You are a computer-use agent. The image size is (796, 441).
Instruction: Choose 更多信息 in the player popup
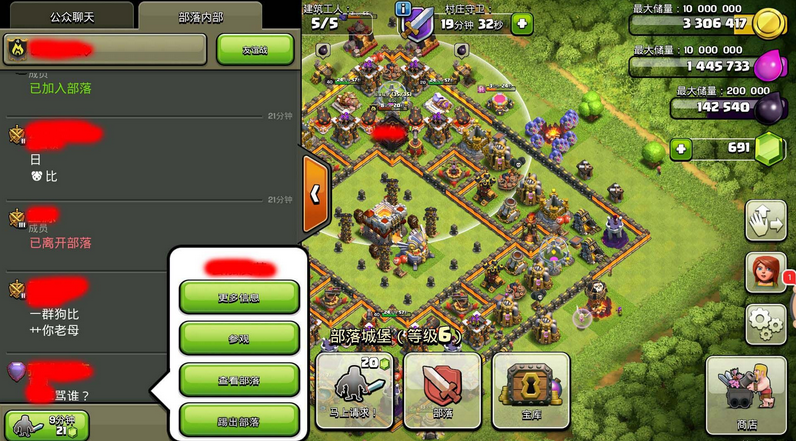click(x=239, y=296)
